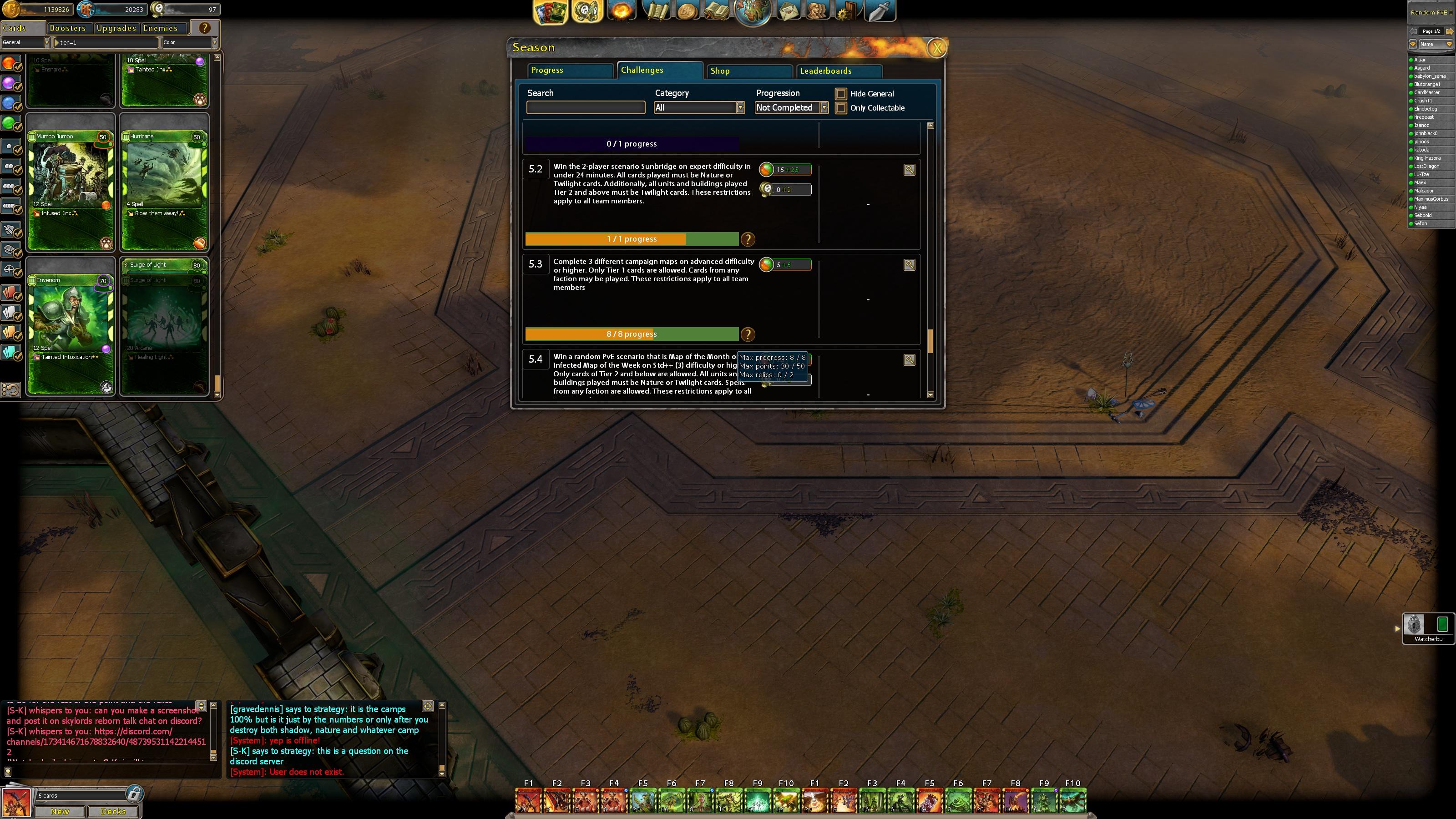This screenshot has width=1456, height=819.
Task: Show the Enemies tab
Action: pyautogui.click(x=161, y=28)
